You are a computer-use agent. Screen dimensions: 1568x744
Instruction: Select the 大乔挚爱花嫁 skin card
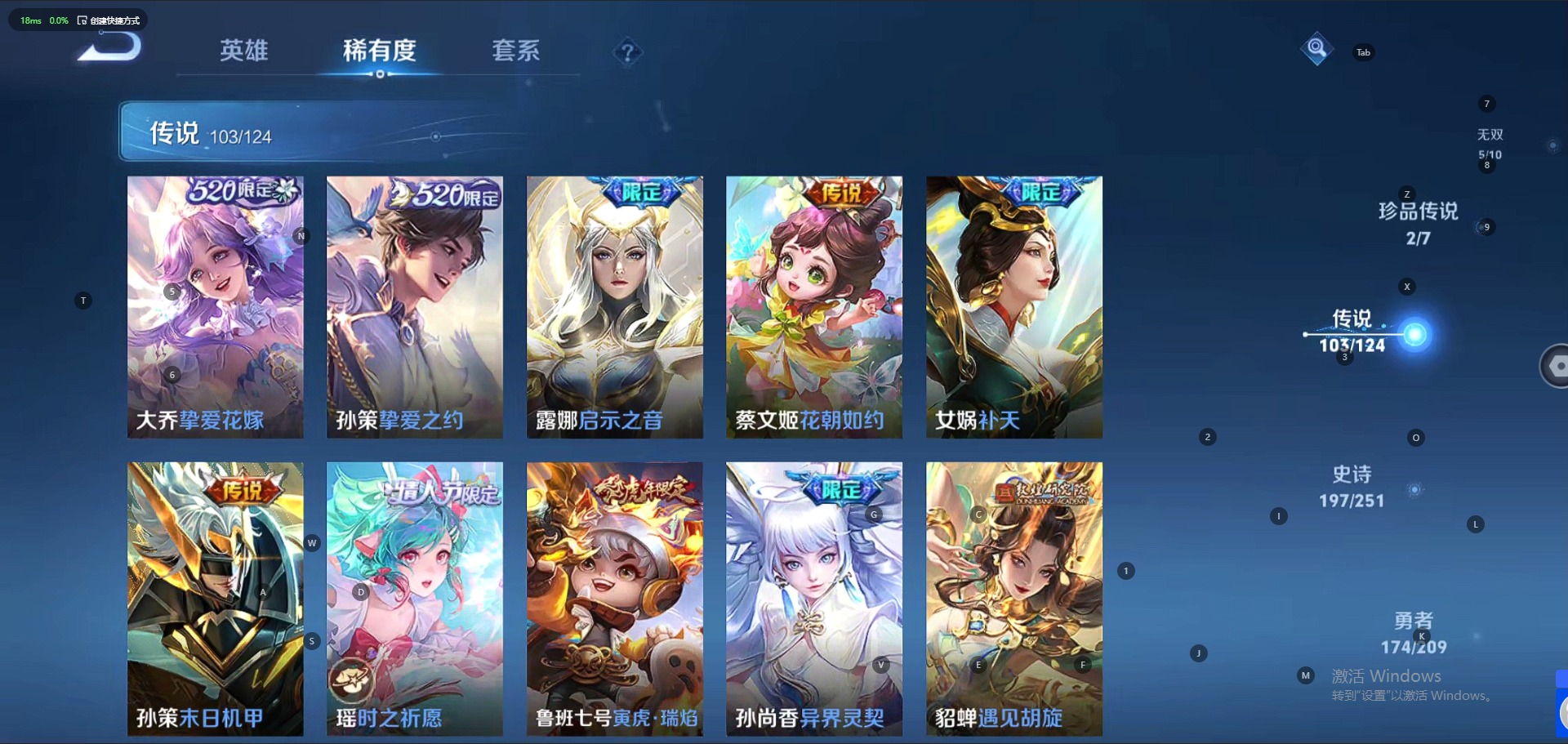216,307
